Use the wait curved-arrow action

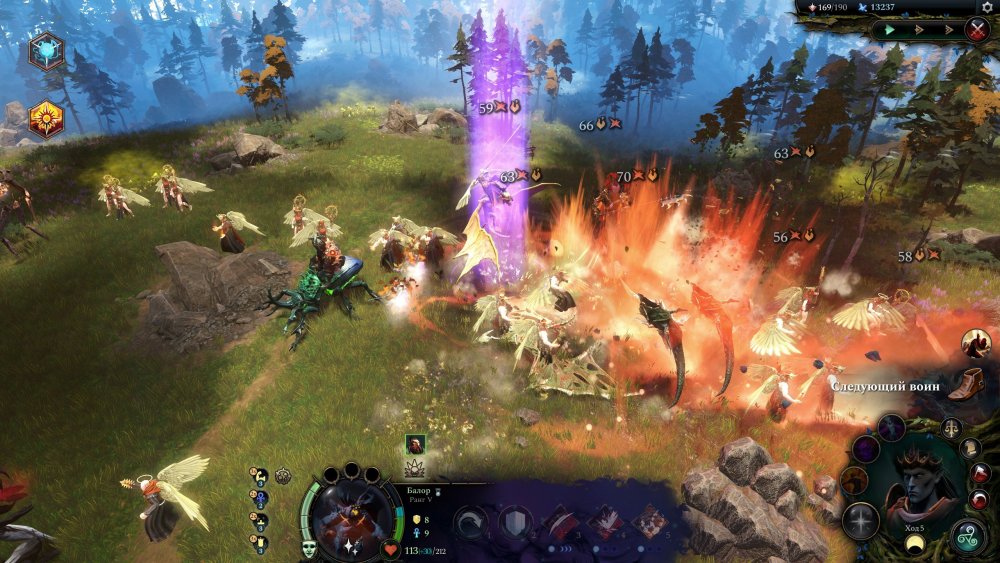coord(470,522)
